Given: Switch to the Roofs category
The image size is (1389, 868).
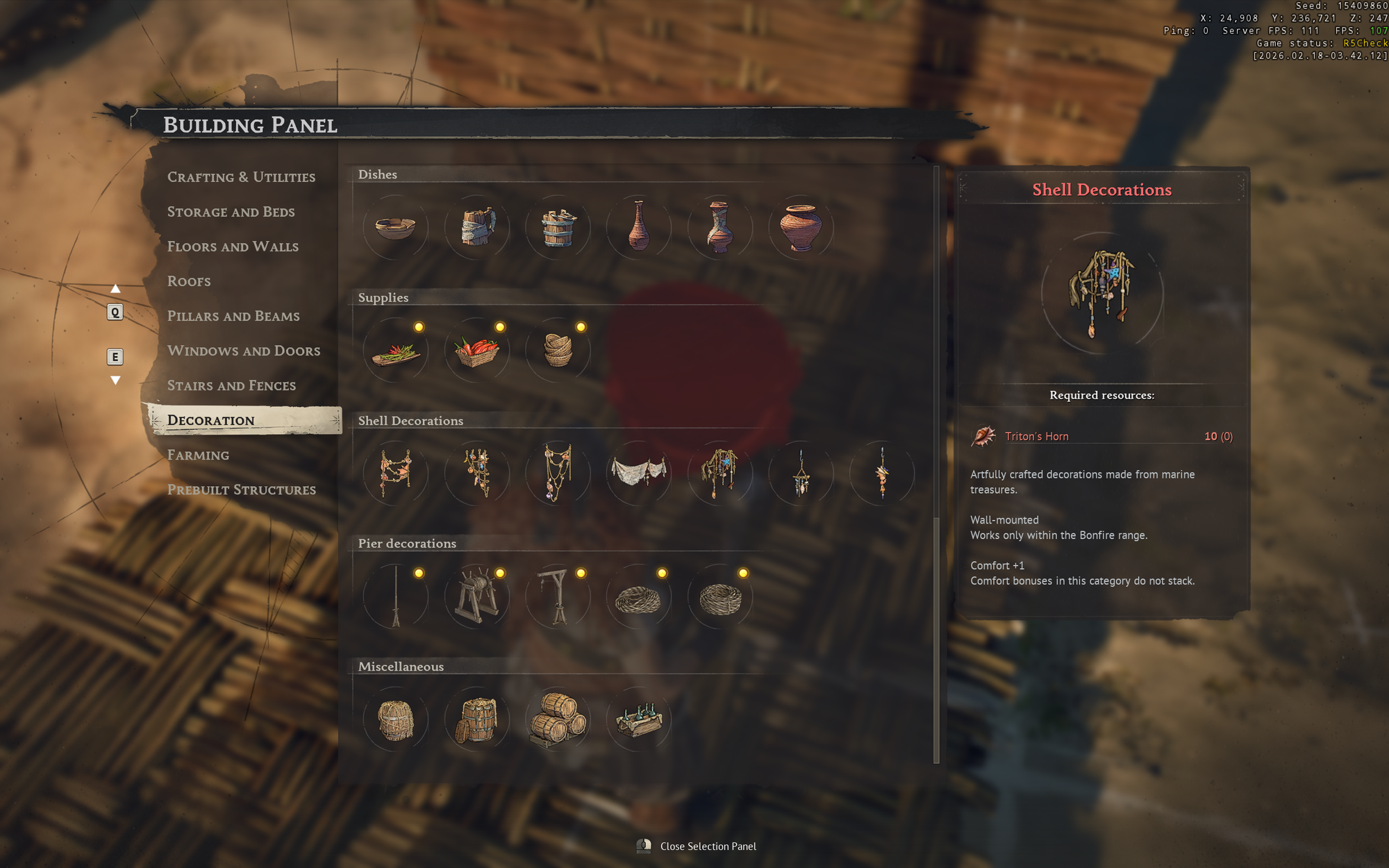Looking at the screenshot, I should coord(188,281).
